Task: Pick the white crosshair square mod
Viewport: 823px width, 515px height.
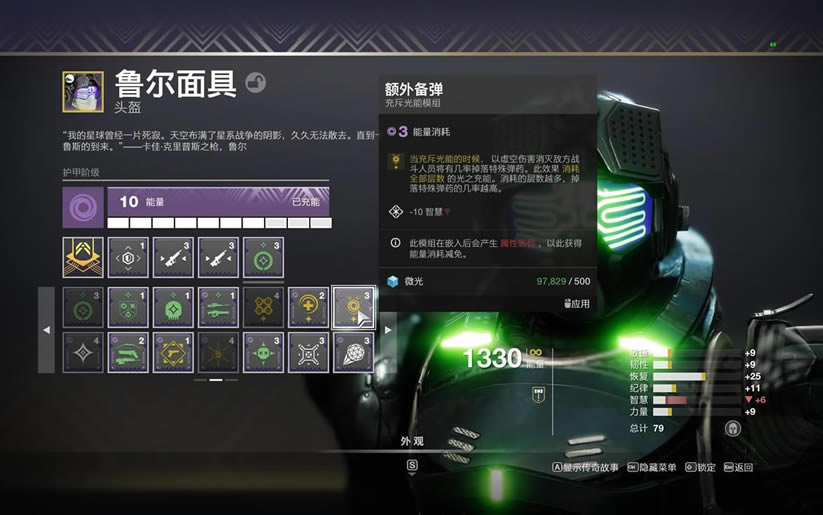Action: click(308, 352)
